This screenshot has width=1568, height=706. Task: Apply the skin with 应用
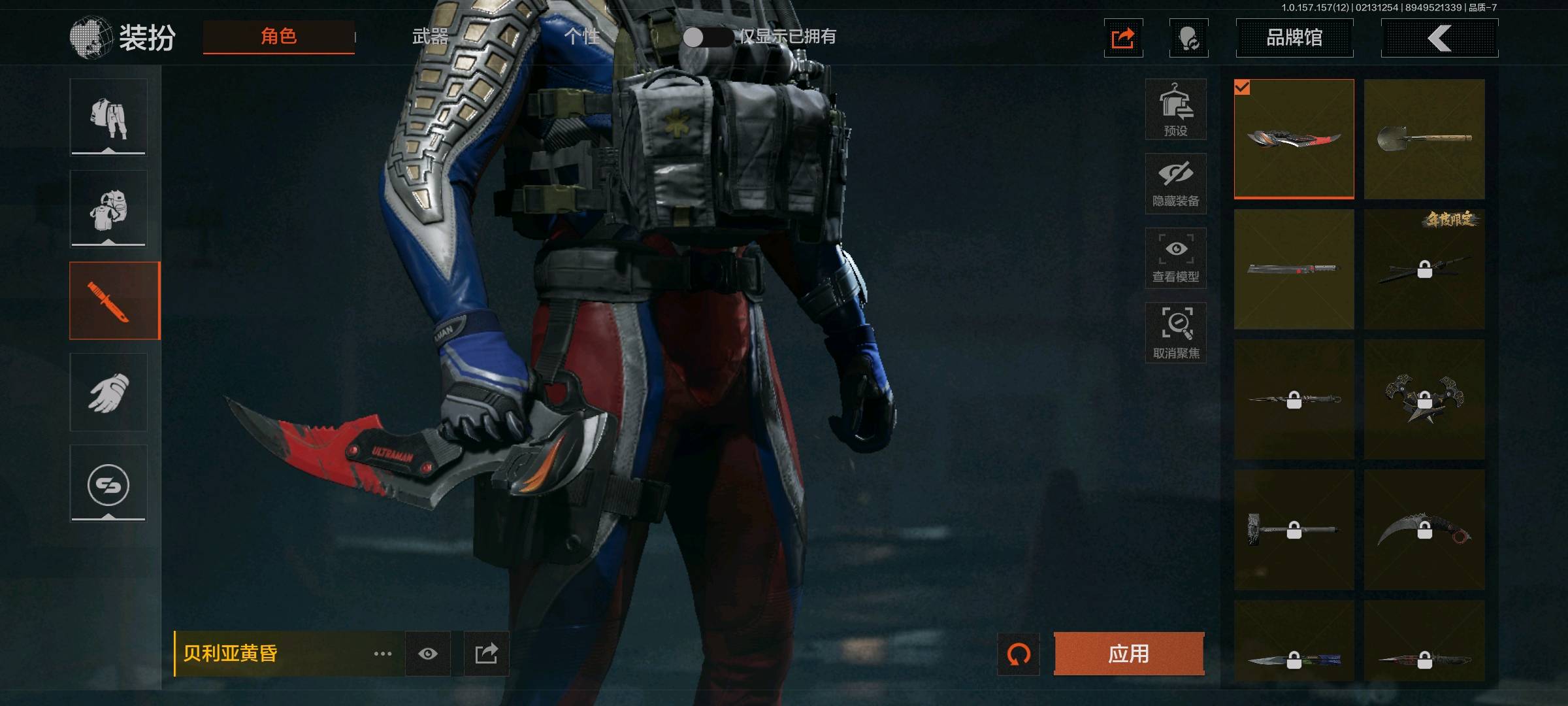tap(1128, 654)
